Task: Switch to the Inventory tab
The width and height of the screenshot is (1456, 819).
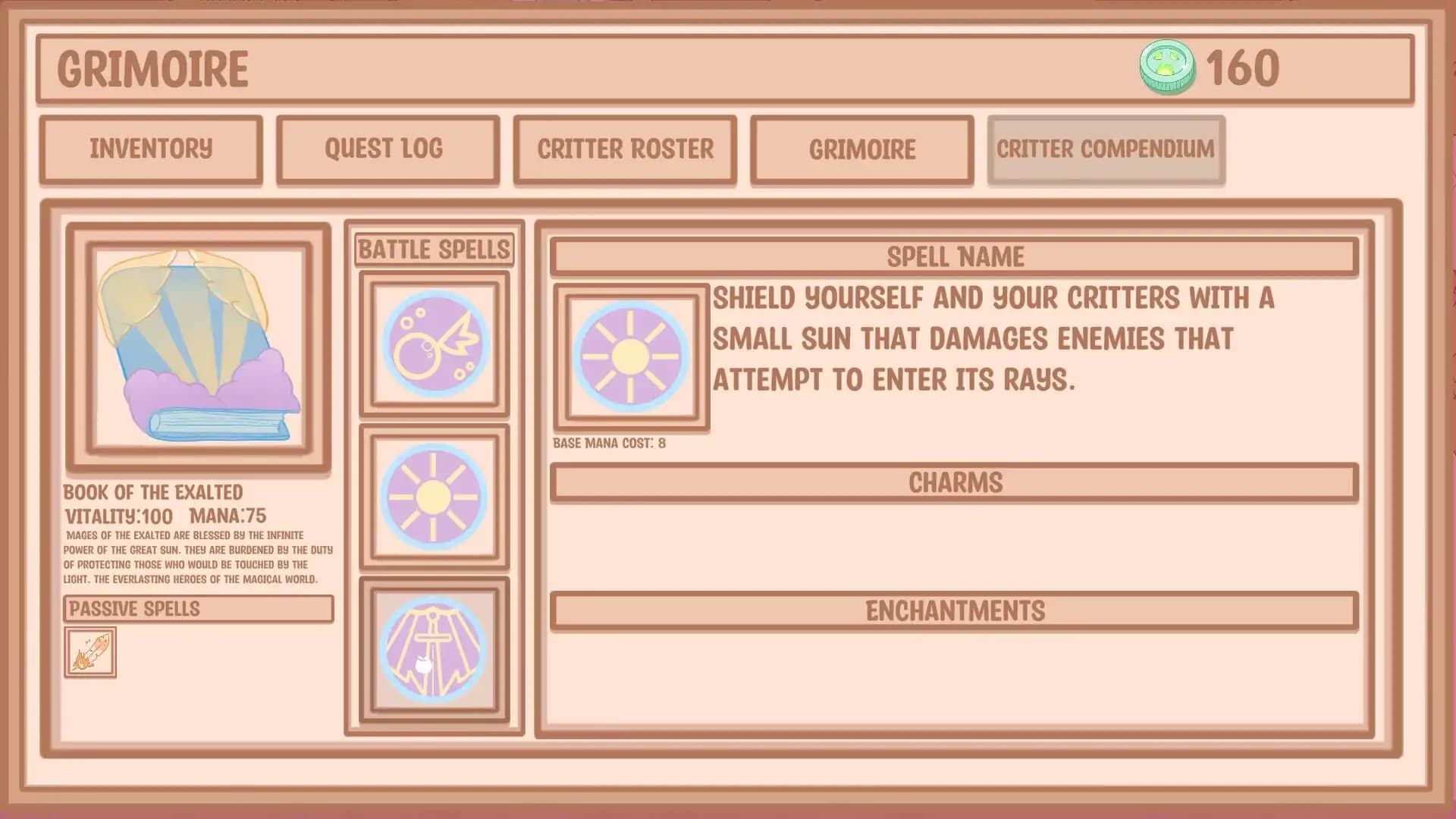Action: click(150, 149)
